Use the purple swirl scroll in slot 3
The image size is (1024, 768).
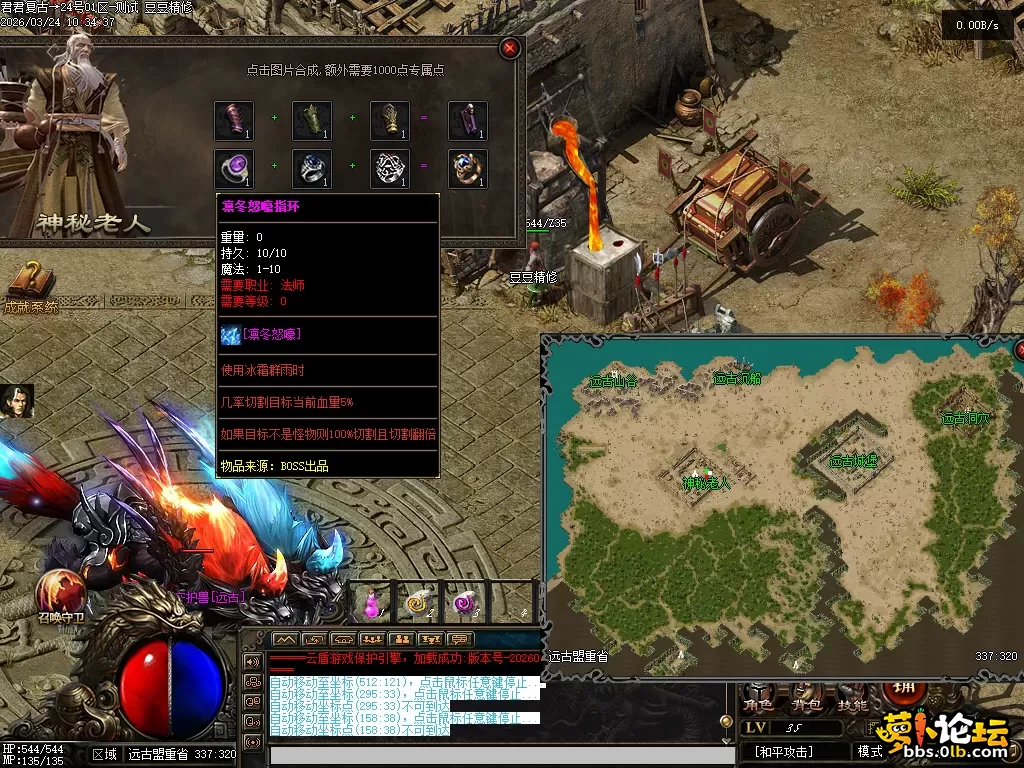coord(464,603)
